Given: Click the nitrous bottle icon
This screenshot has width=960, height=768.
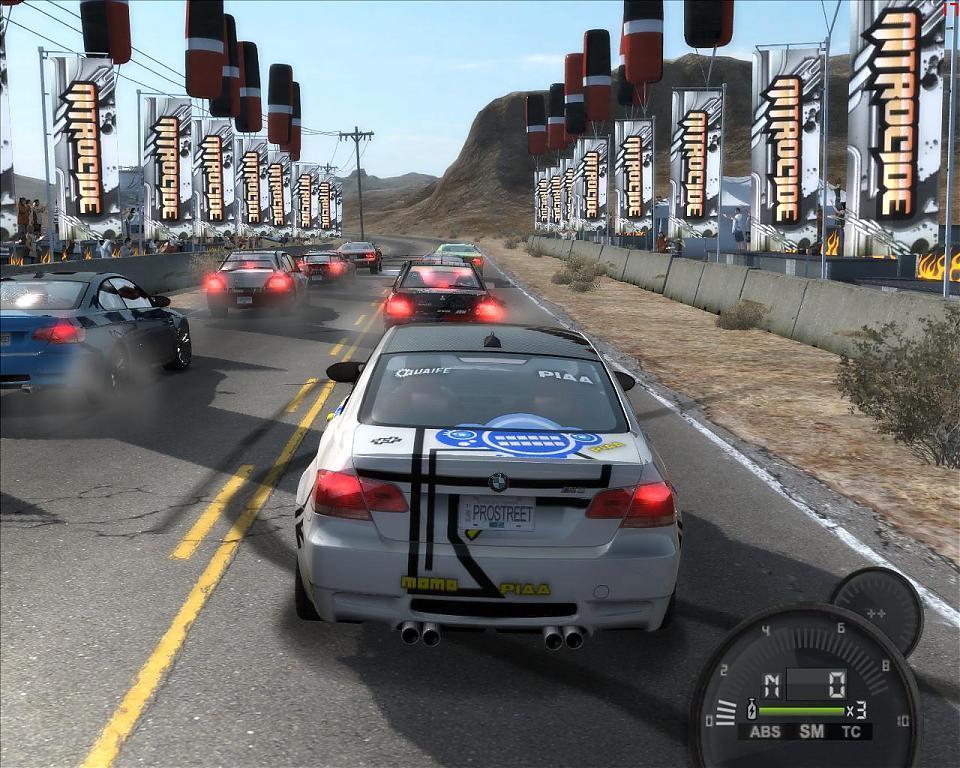Looking at the screenshot, I should pos(752,711).
